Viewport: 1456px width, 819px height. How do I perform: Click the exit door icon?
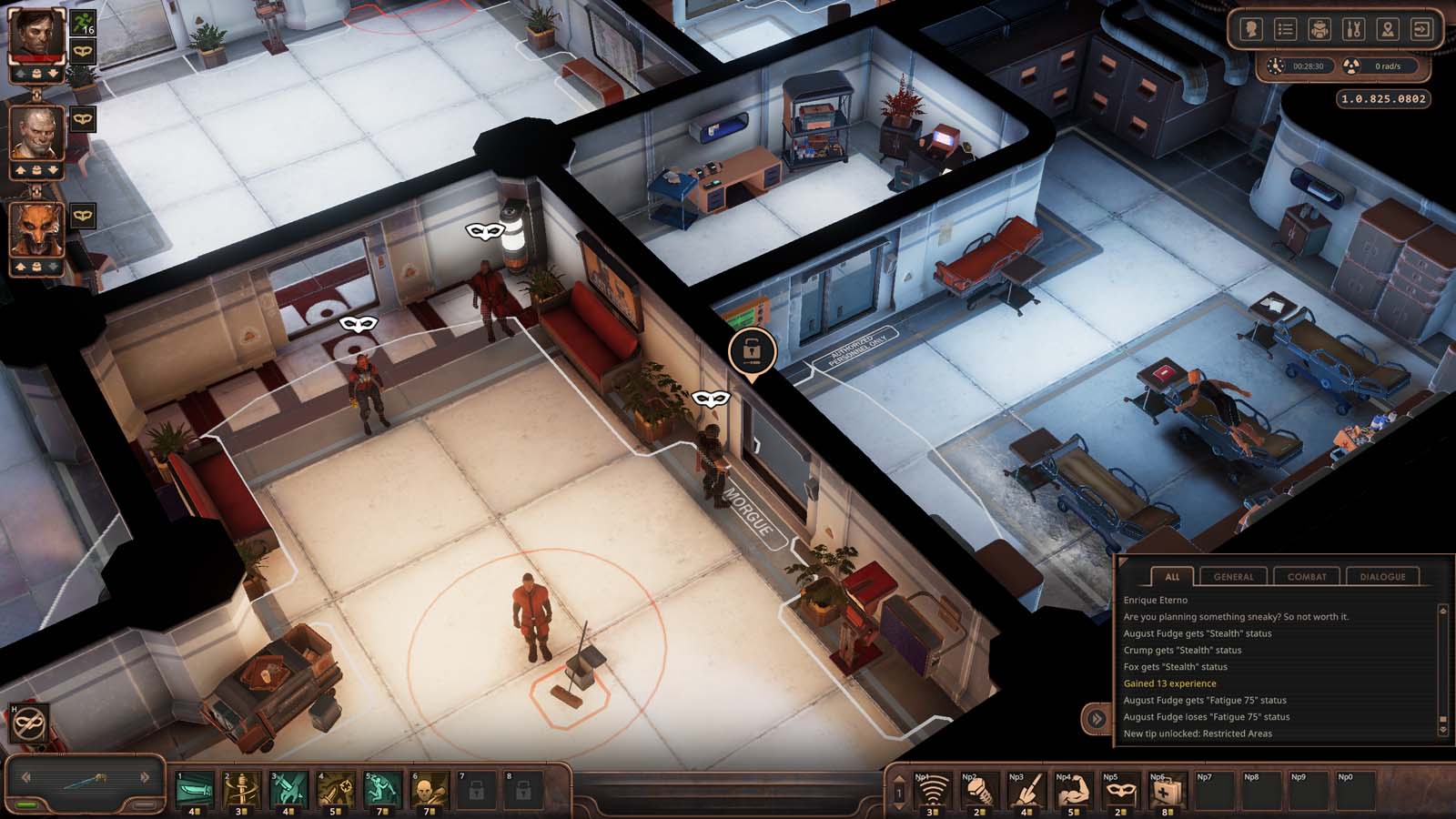pyautogui.click(x=1421, y=30)
